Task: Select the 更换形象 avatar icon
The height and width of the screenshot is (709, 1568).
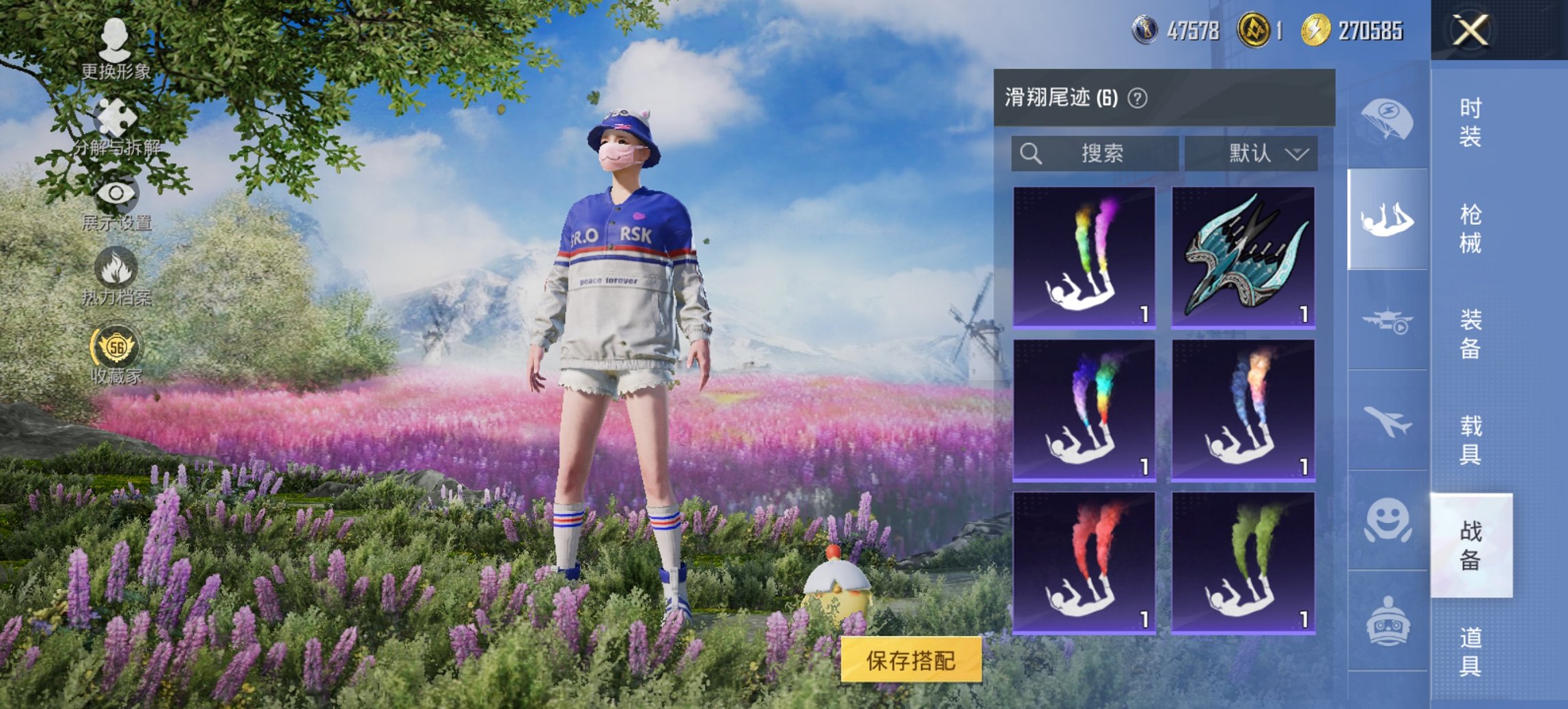Action: tap(116, 42)
